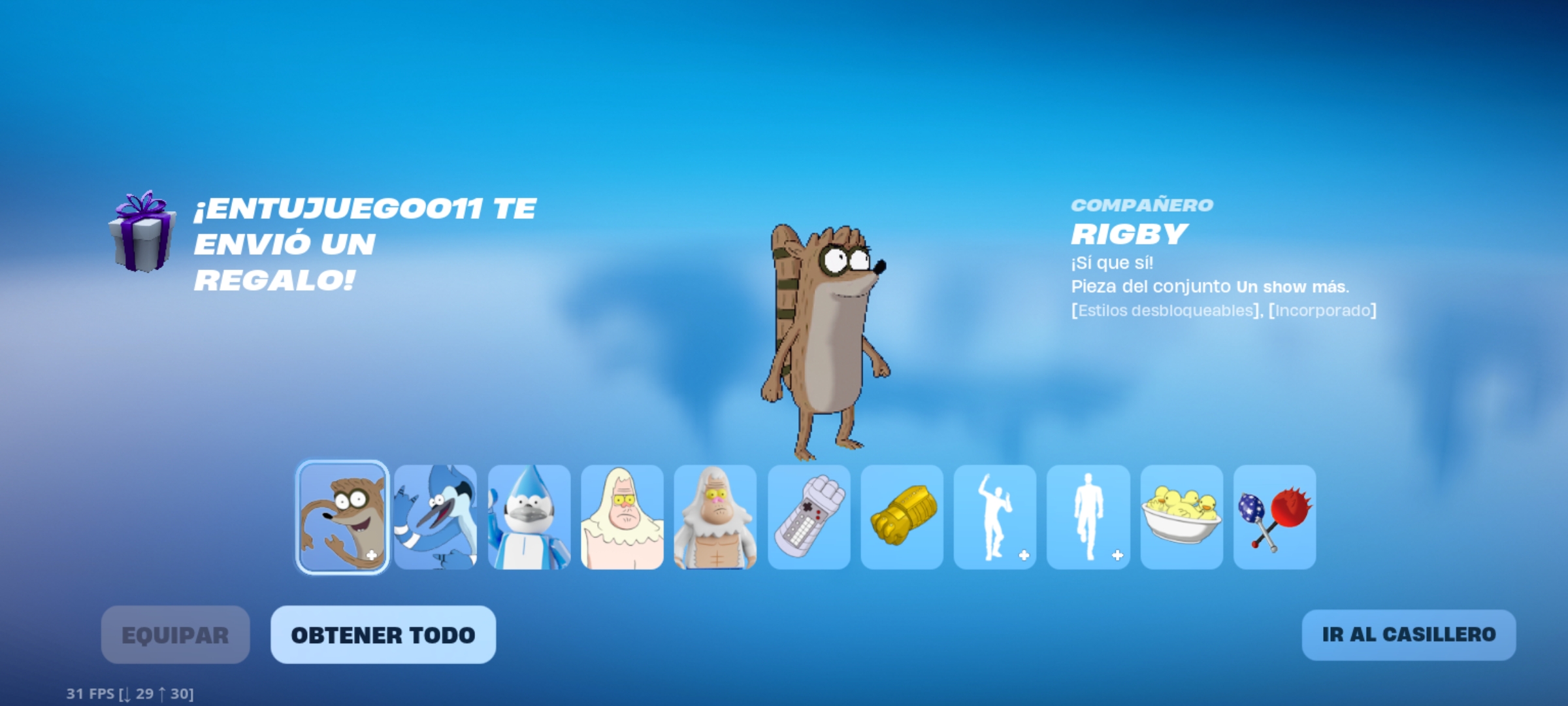1568x706 pixels.
Task: Select the LEGO-style Mordecai thumbnail
Action: coord(529,517)
